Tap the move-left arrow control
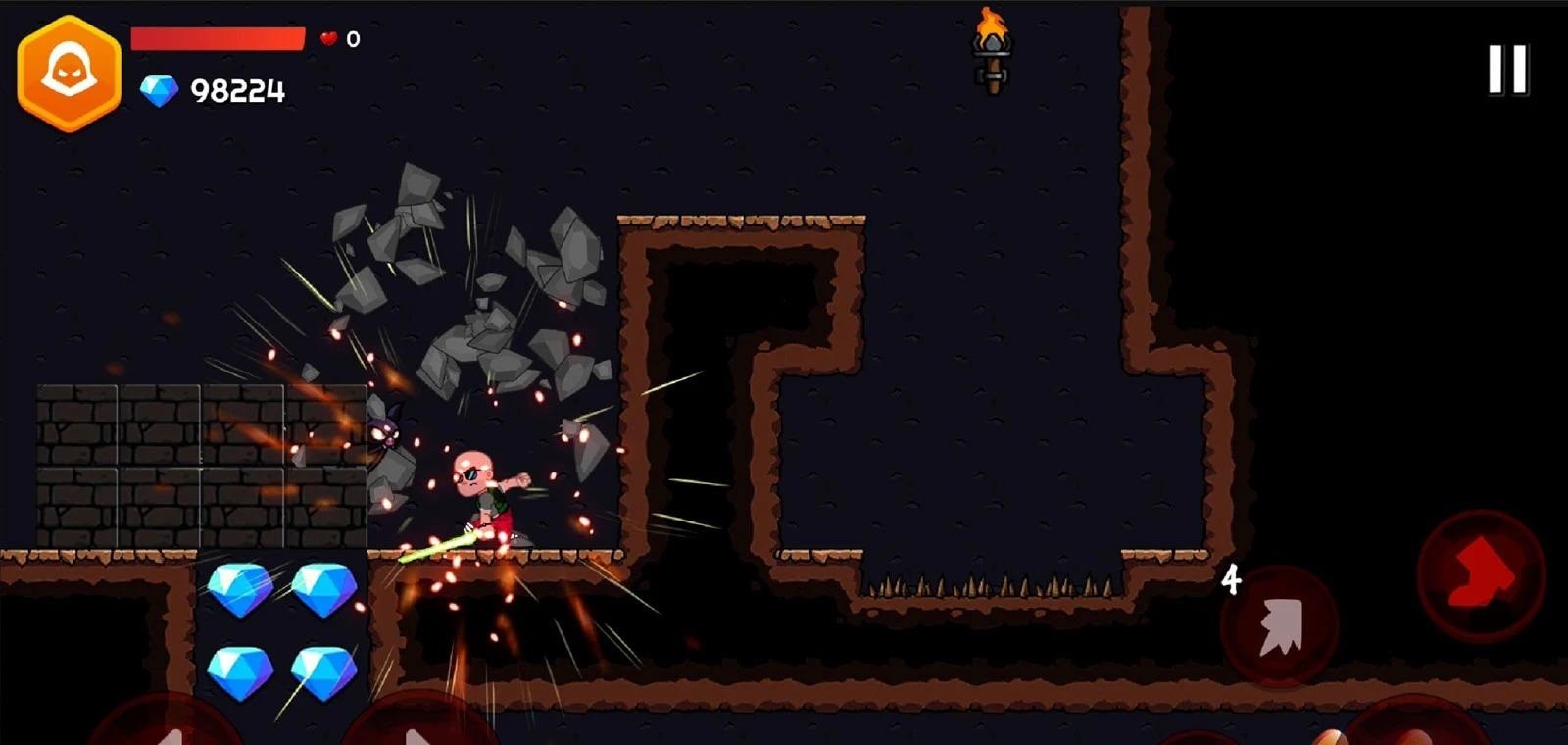The width and height of the screenshot is (1568, 745). click(x=167, y=725)
